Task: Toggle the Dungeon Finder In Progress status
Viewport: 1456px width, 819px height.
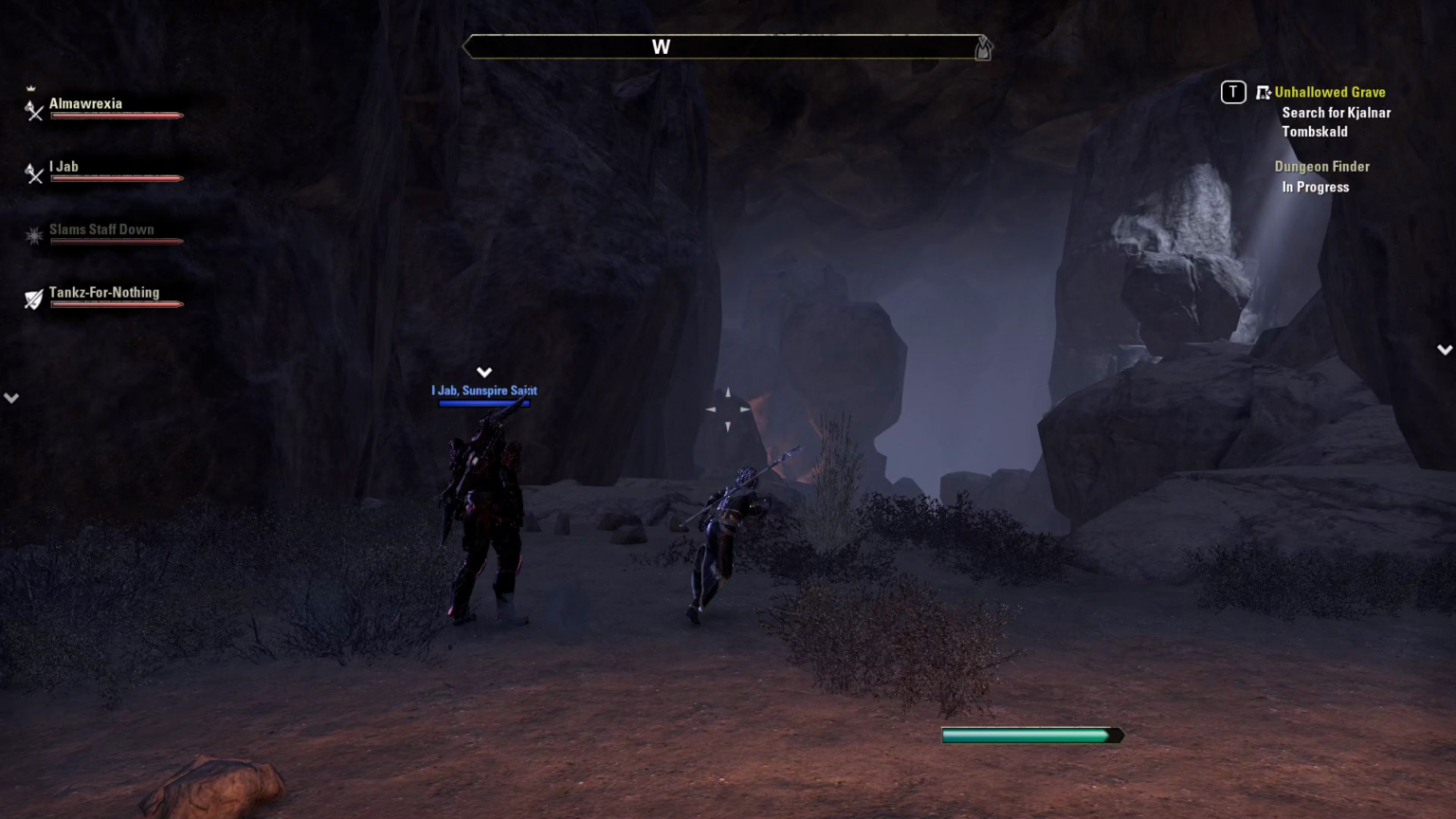Action: pos(1316,187)
